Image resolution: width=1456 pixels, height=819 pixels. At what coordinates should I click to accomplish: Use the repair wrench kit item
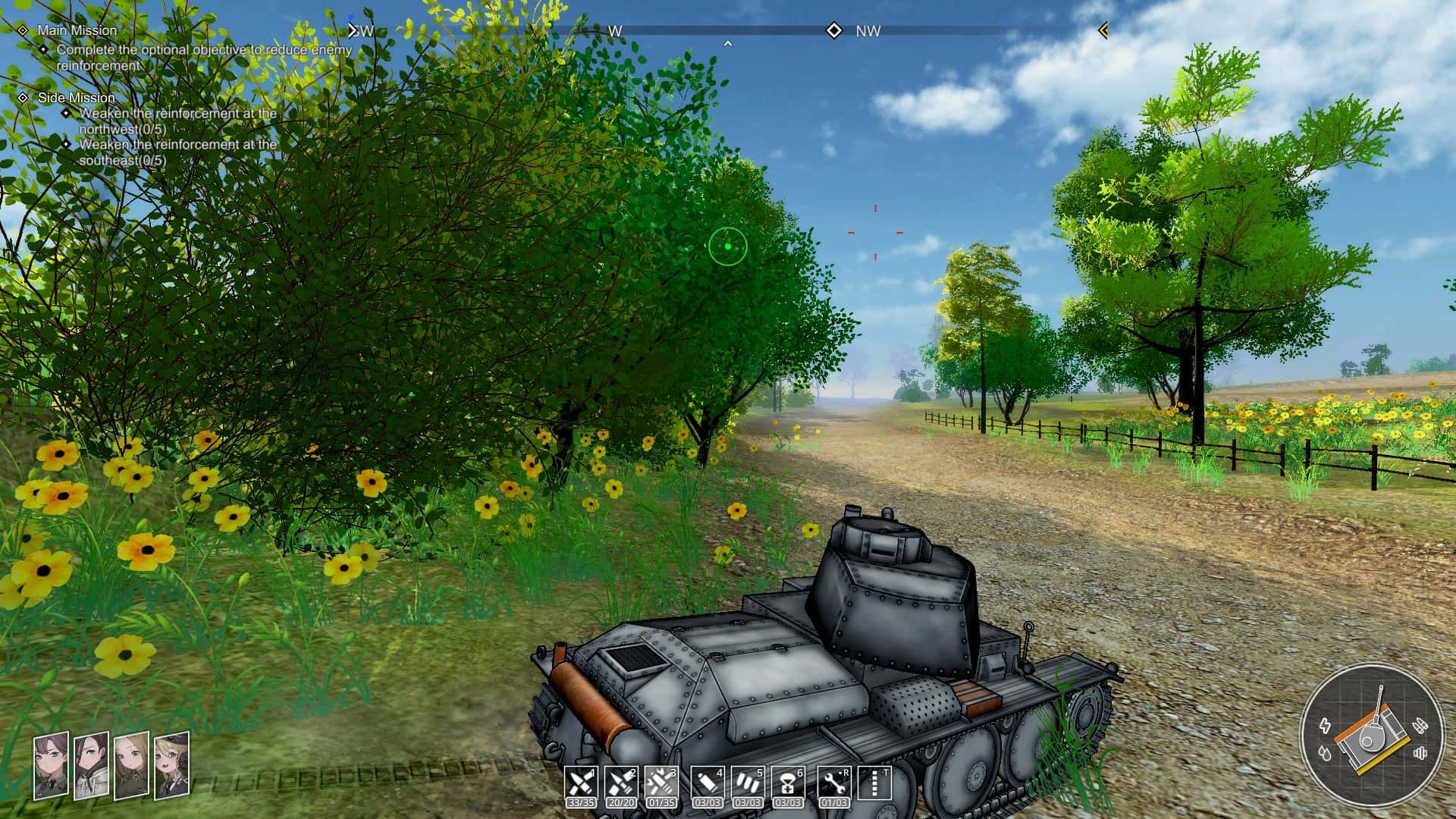[x=834, y=783]
